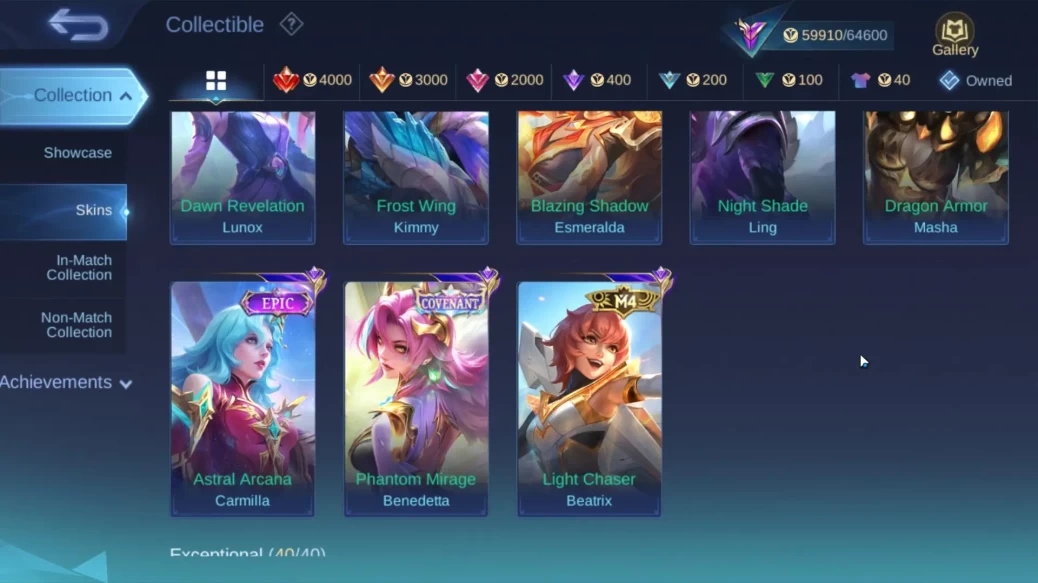Open the Collectible help question mark

pos(291,24)
